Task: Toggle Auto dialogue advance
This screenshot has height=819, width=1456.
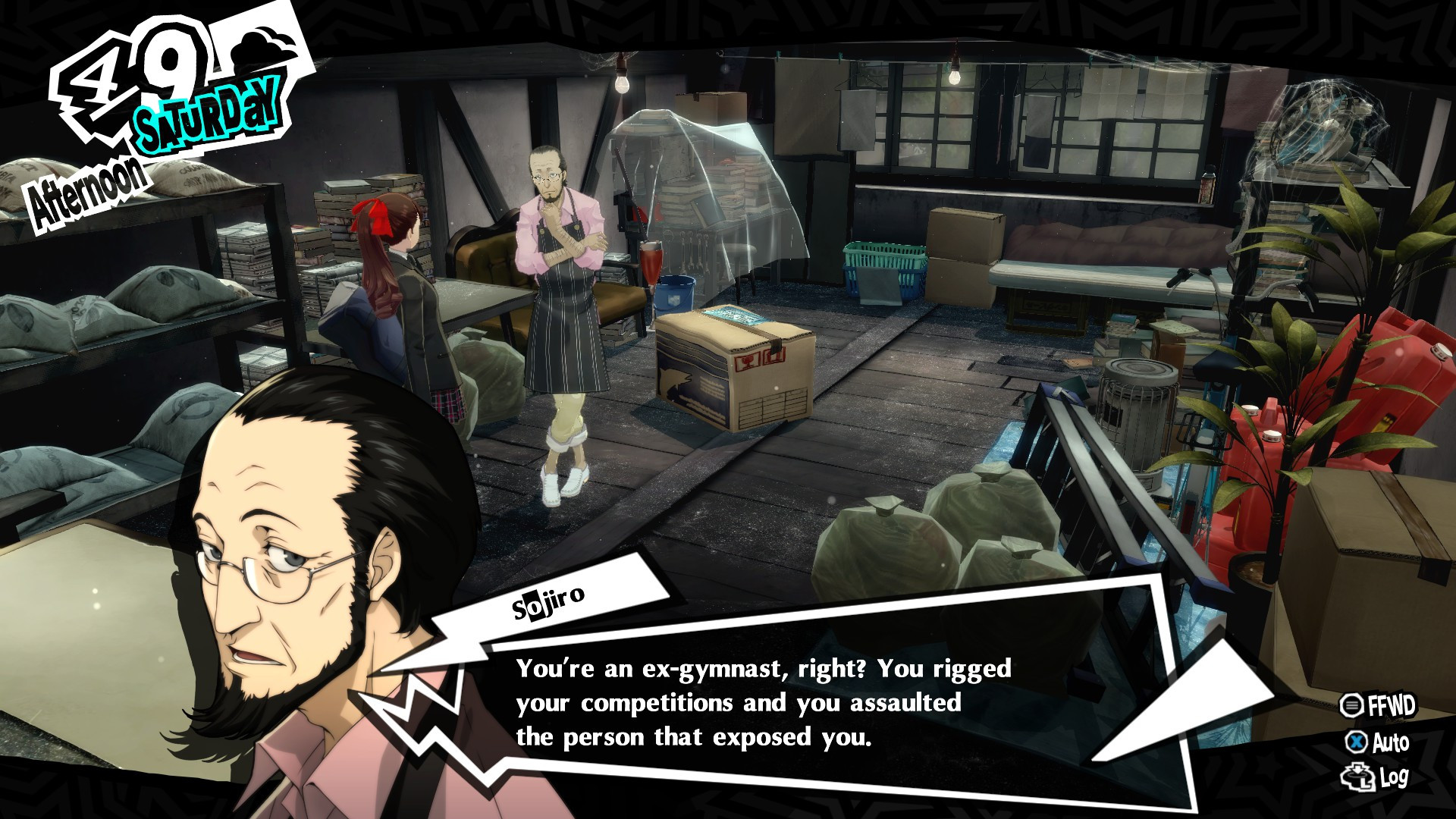Action: pyautogui.click(x=1379, y=742)
